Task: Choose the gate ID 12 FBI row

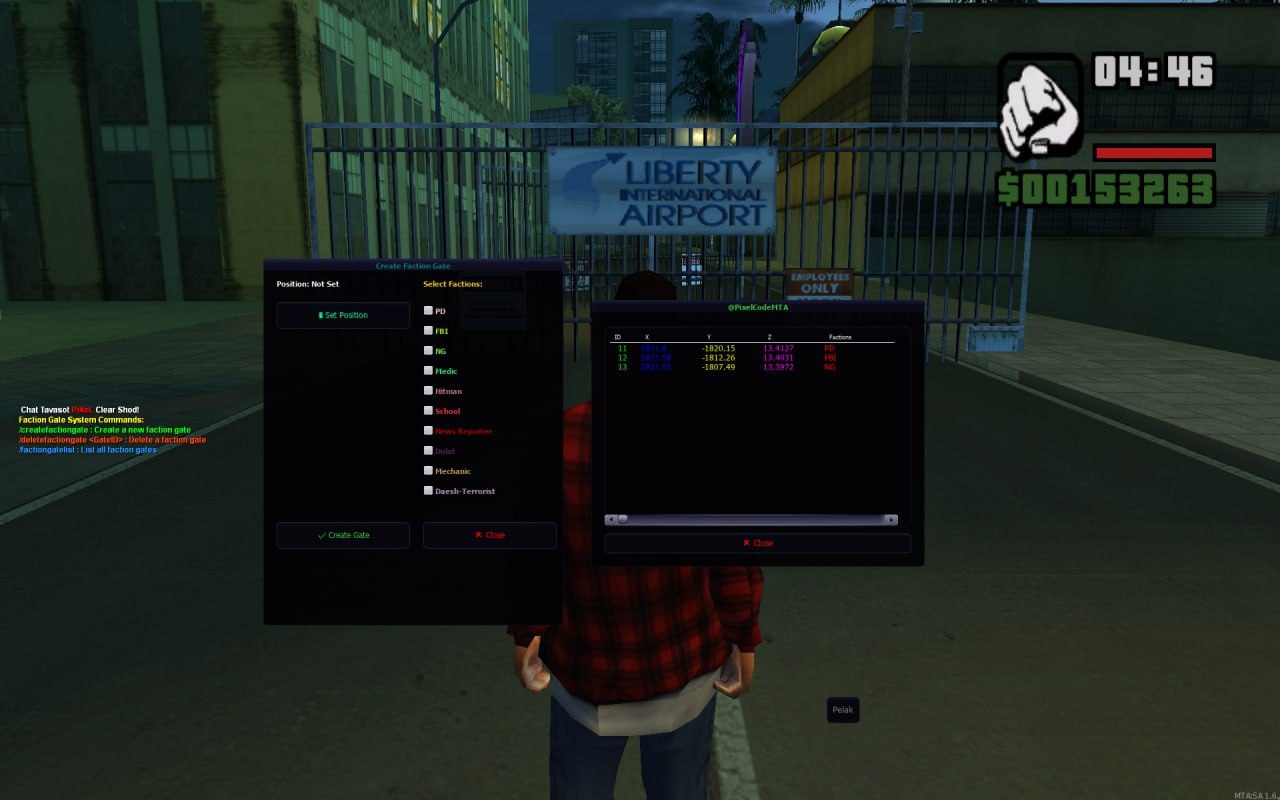Action: click(720, 358)
